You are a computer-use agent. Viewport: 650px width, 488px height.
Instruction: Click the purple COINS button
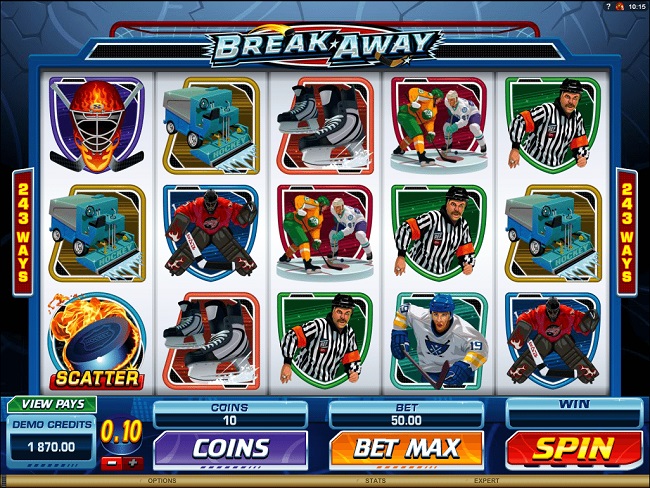(230, 448)
